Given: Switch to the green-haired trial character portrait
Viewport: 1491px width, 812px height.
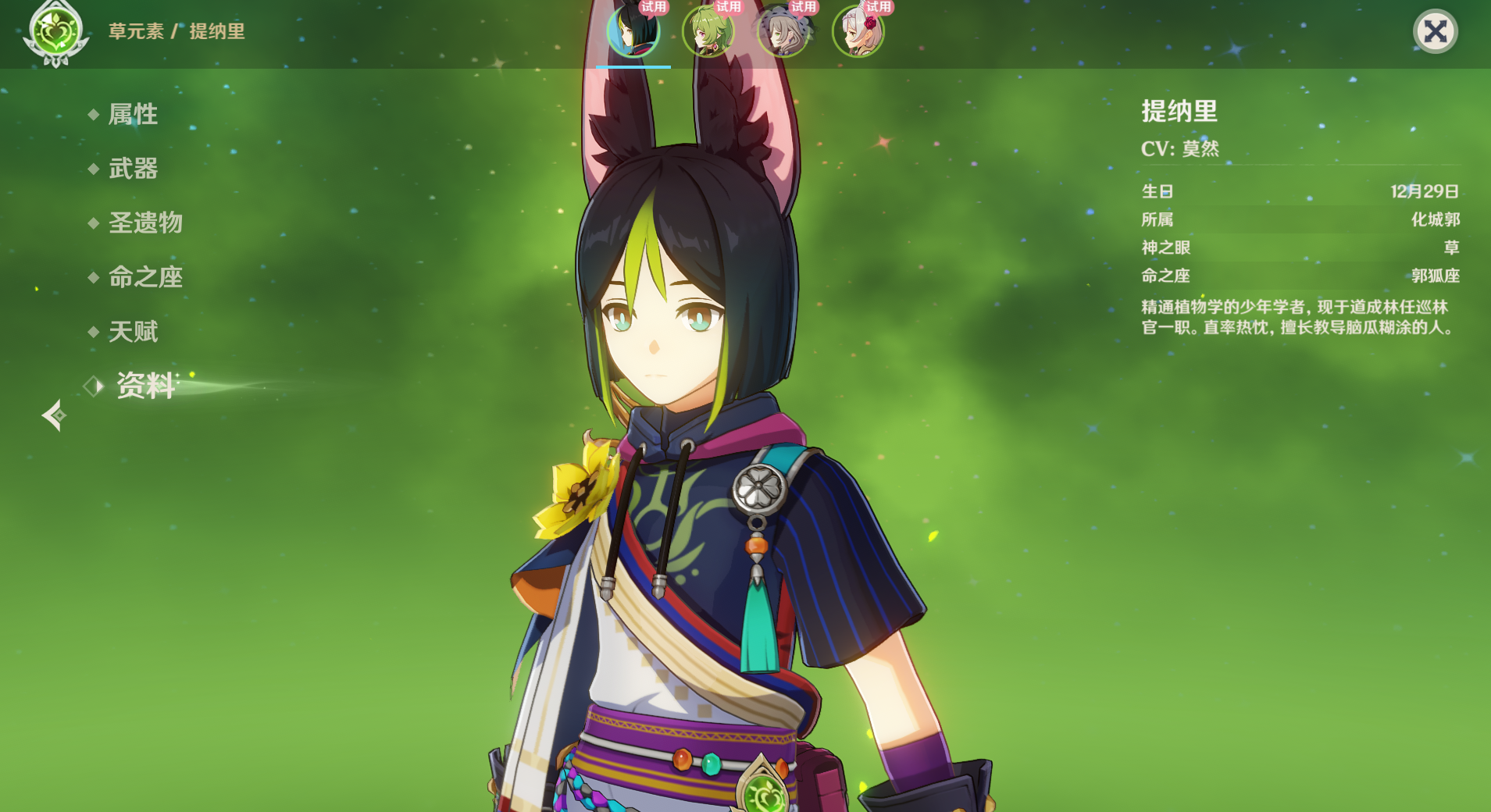Looking at the screenshot, I should (x=708, y=33).
